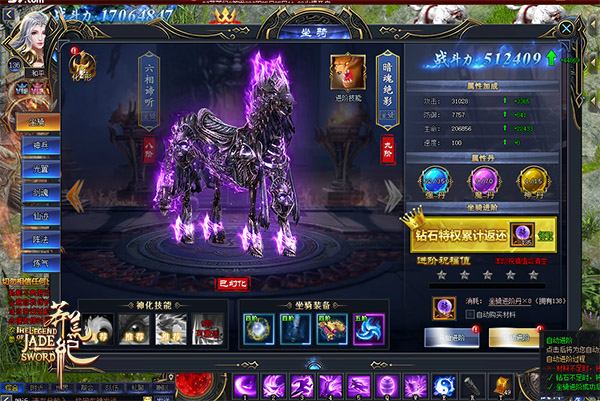Open the 炼气 tab
This screenshot has height=401, width=600.
point(41,260)
